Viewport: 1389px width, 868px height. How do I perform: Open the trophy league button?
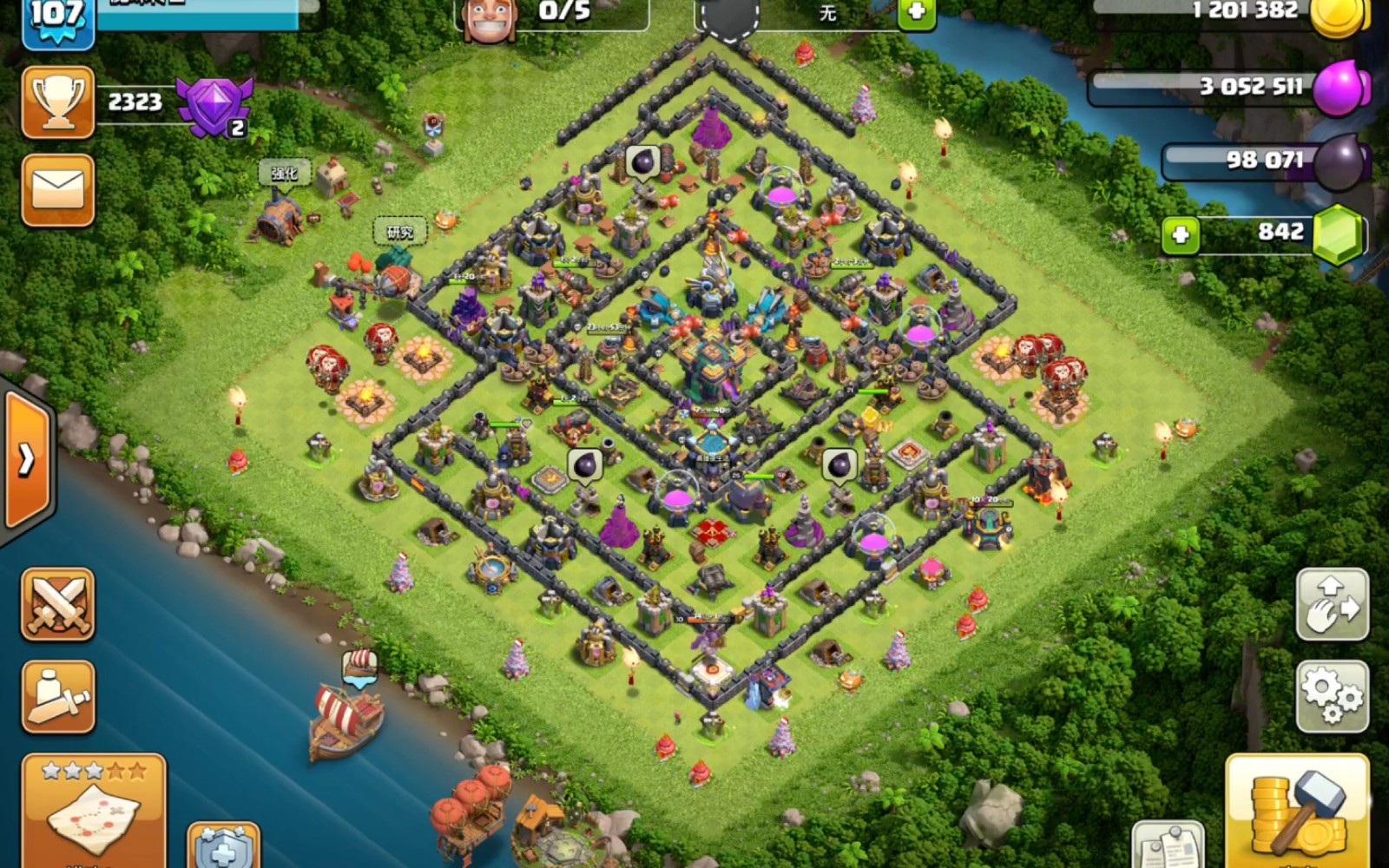(57, 102)
